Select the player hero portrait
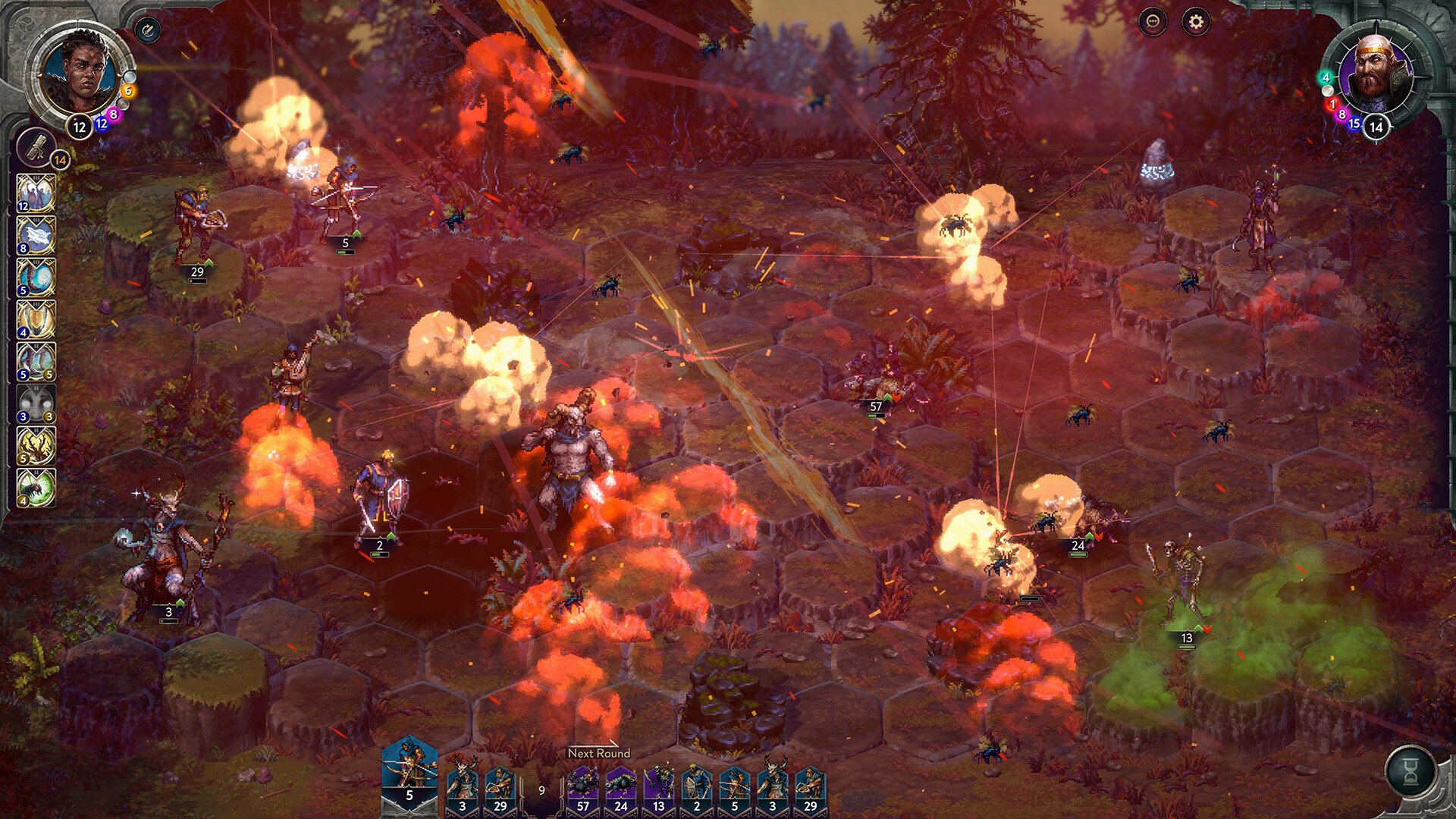The image size is (1456, 819). coord(79,72)
